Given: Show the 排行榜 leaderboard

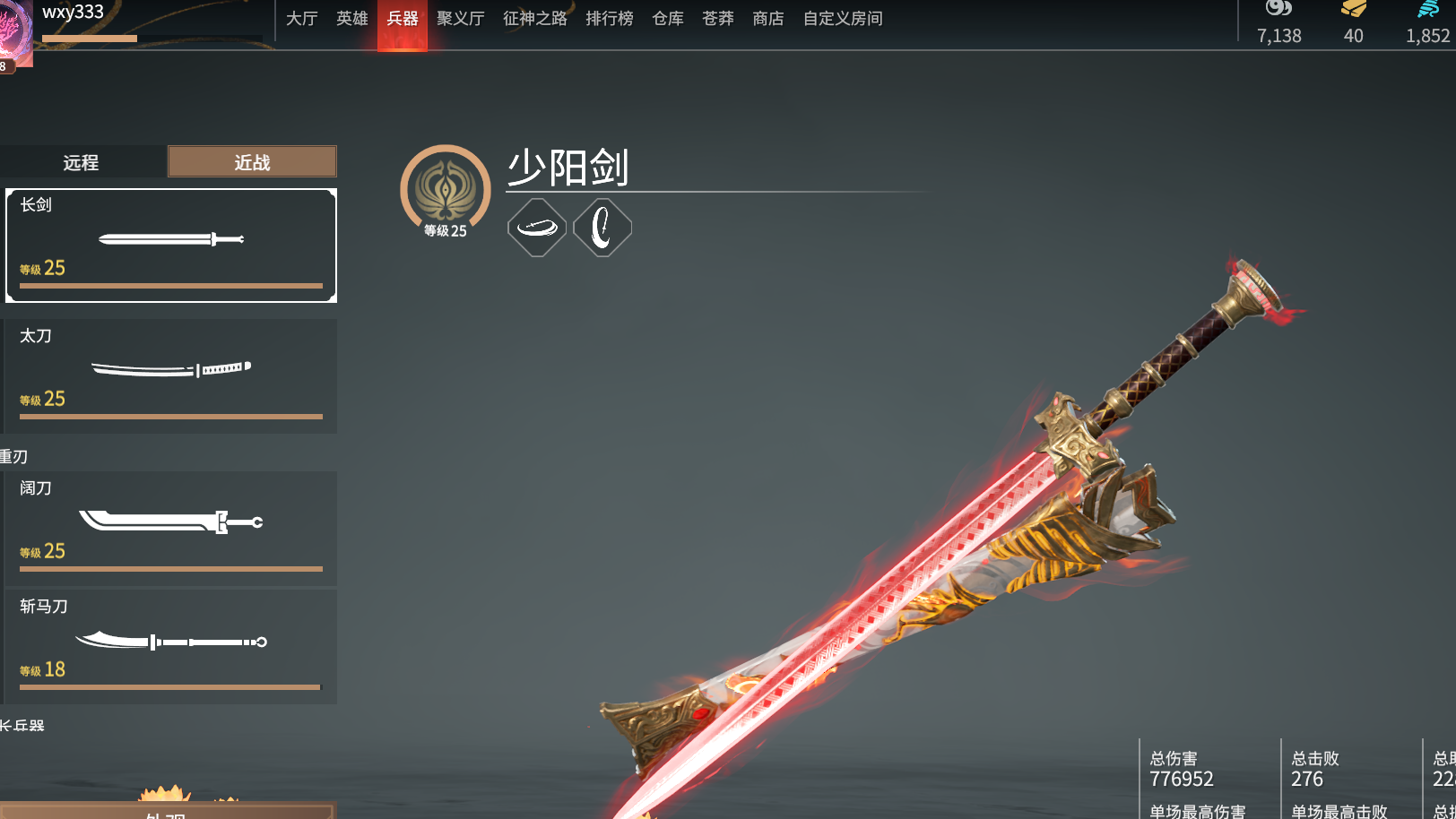Looking at the screenshot, I should [610, 19].
